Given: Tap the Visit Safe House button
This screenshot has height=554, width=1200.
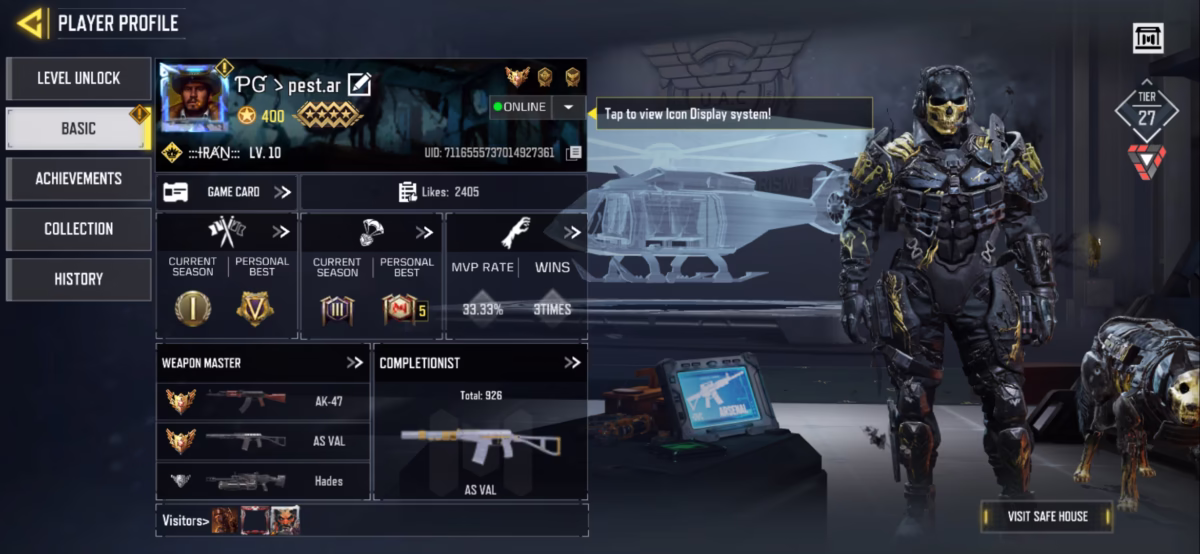Looking at the screenshot, I should pyautogui.click(x=1046, y=516).
